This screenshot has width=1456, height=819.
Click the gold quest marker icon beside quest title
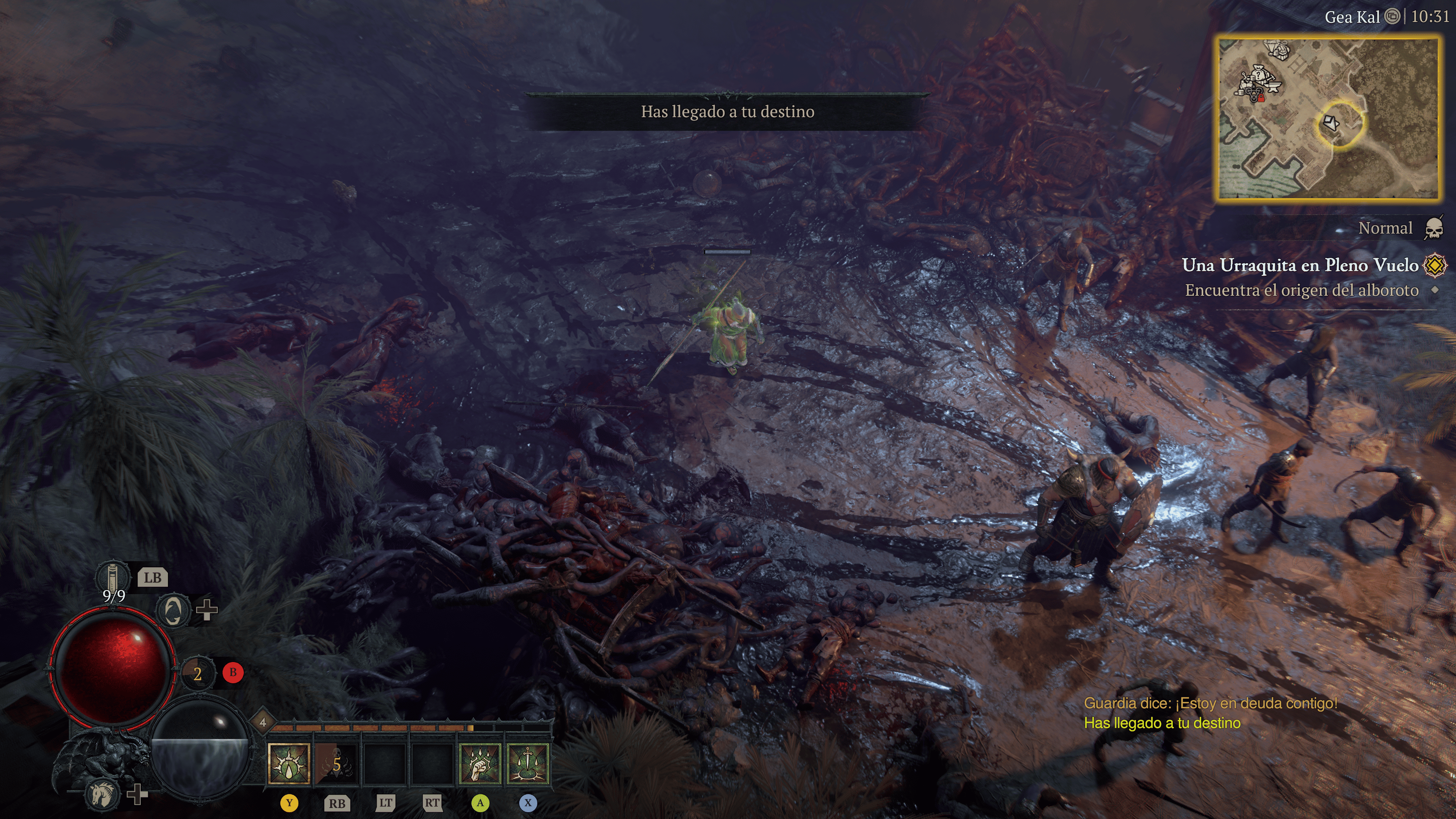coord(1435,265)
